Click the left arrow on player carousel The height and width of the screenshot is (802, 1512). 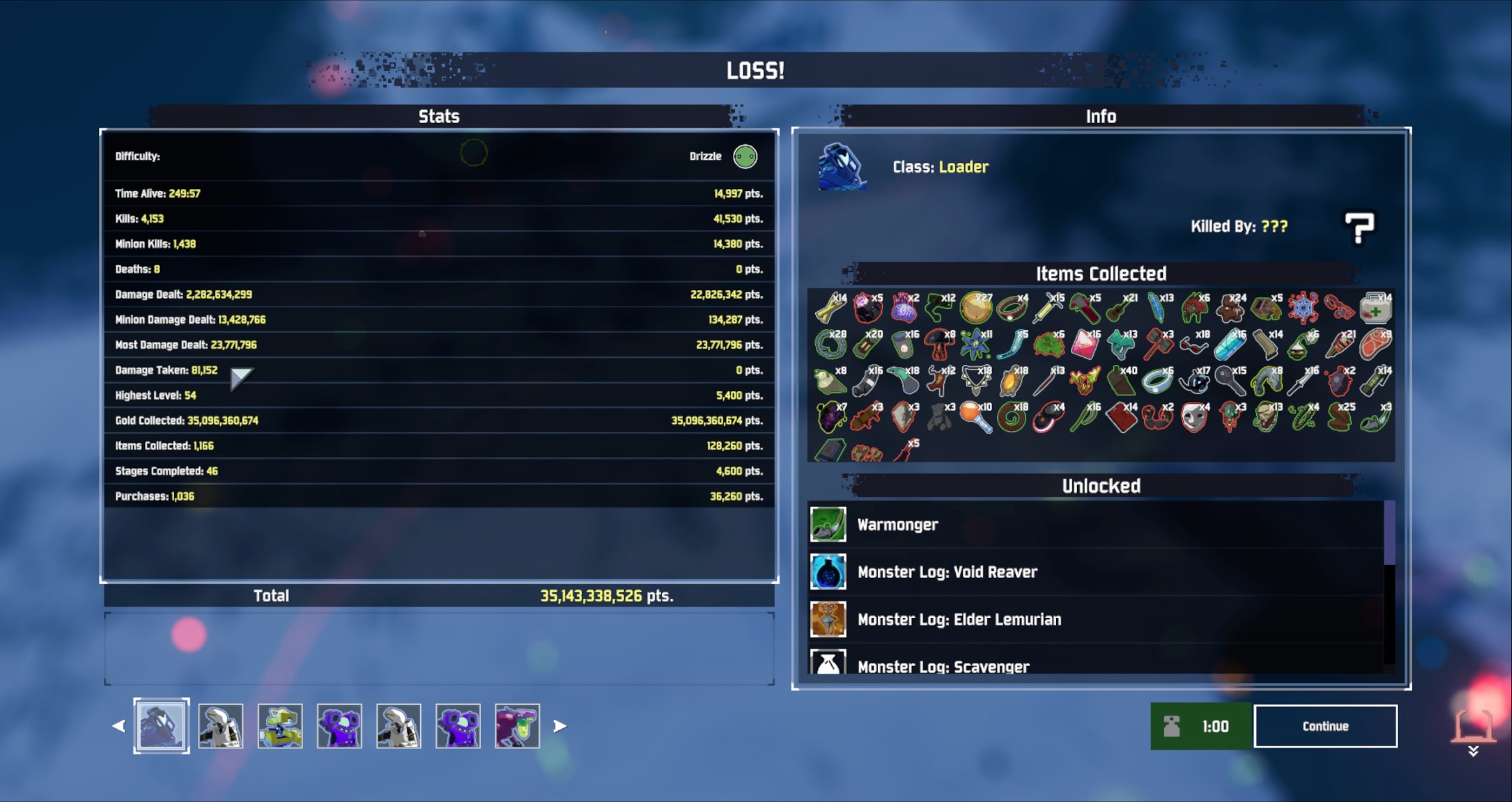click(117, 726)
